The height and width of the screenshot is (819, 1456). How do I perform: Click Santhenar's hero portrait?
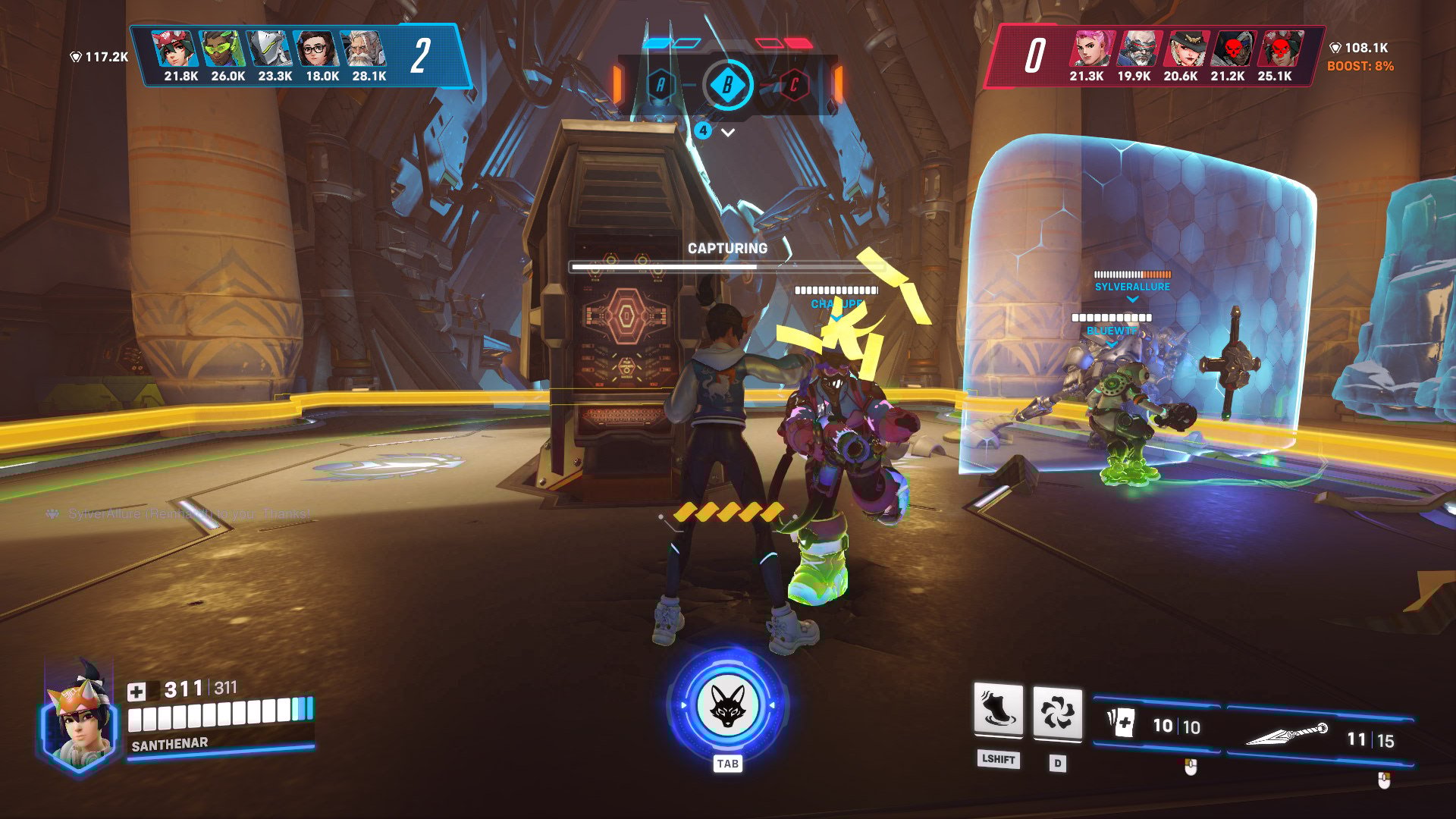80,724
